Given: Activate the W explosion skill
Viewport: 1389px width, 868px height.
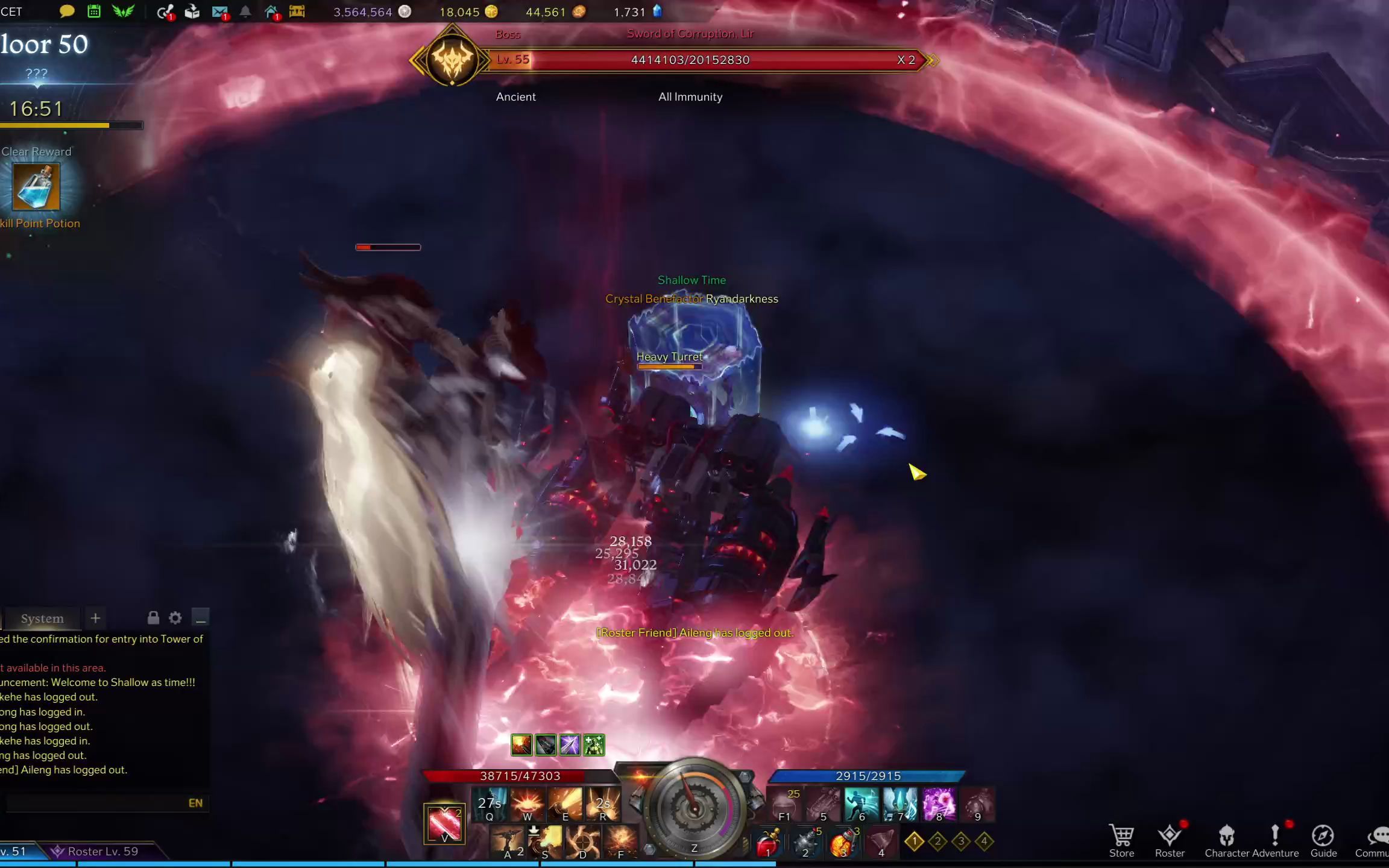Looking at the screenshot, I should 528,804.
